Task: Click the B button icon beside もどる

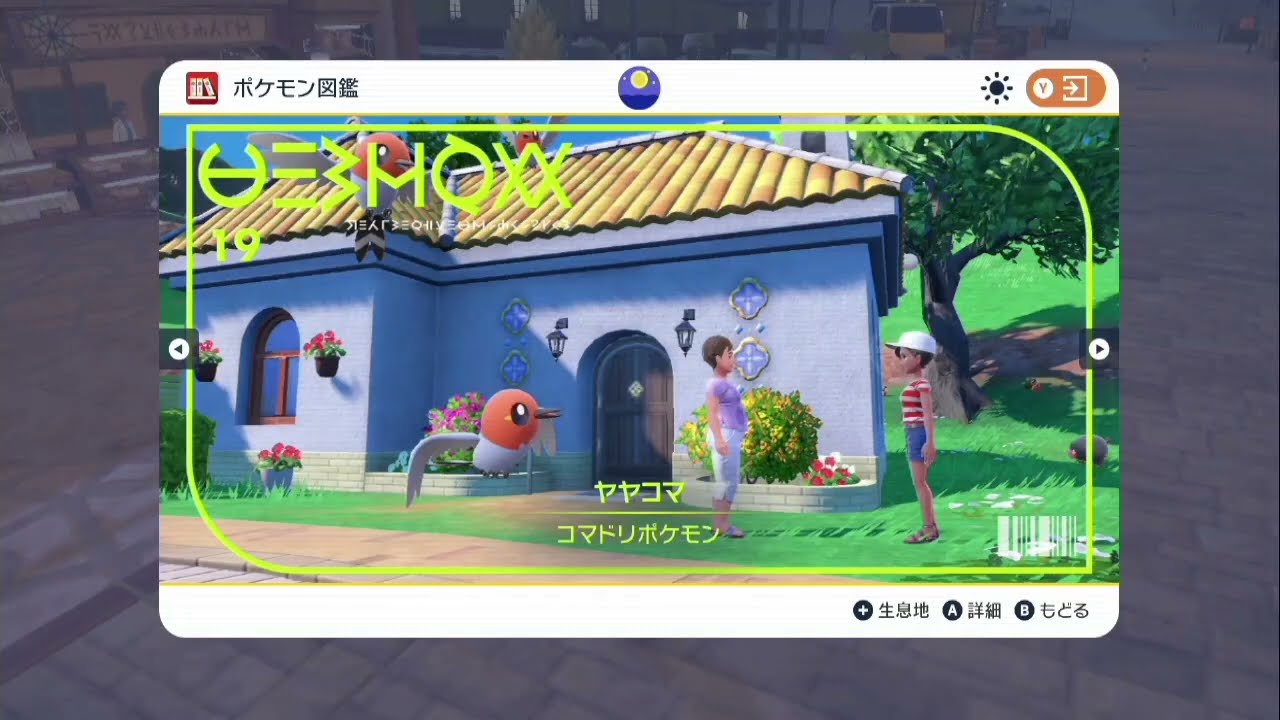Action: click(x=1022, y=610)
